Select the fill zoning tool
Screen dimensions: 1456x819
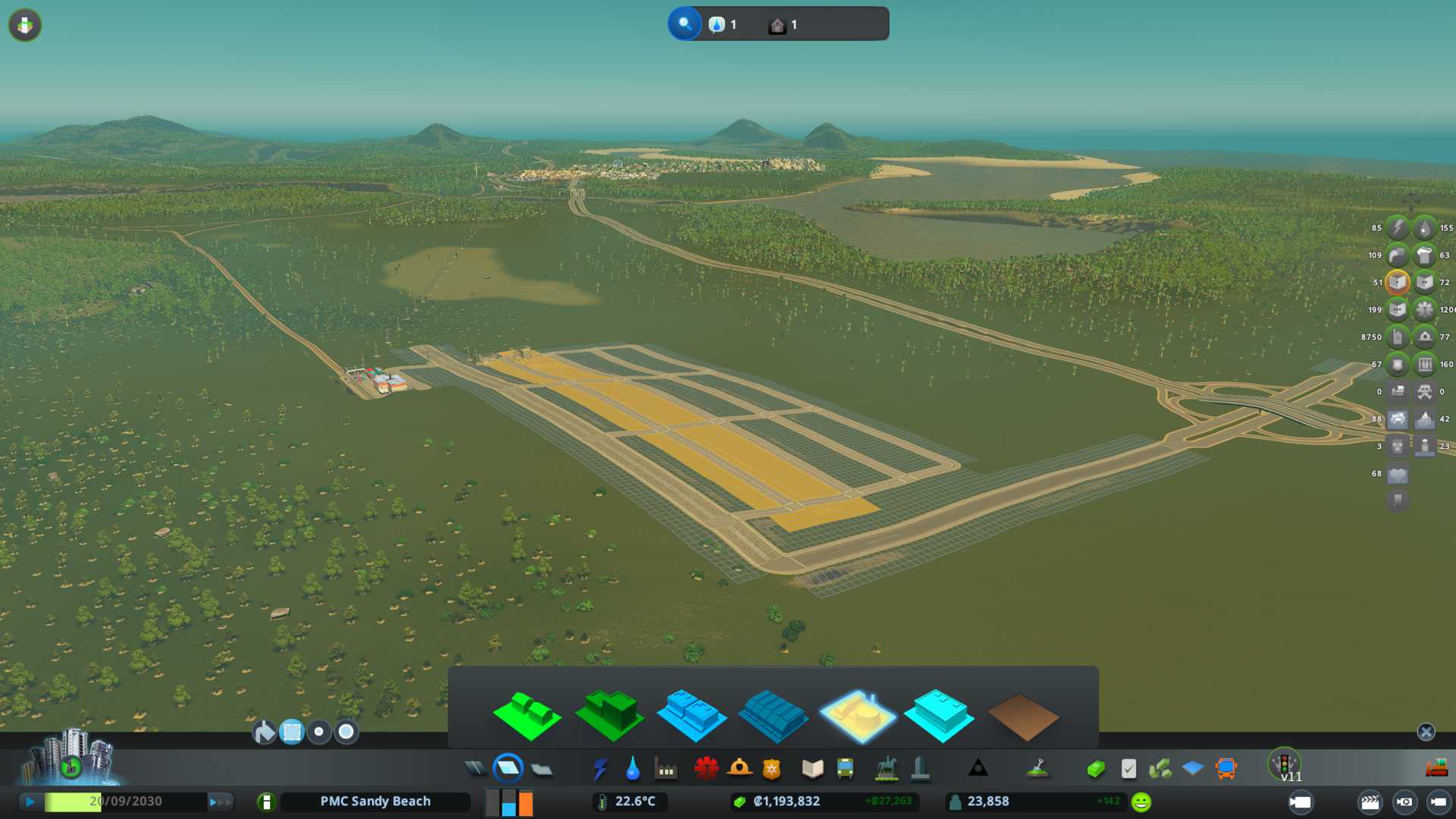[x=264, y=732]
